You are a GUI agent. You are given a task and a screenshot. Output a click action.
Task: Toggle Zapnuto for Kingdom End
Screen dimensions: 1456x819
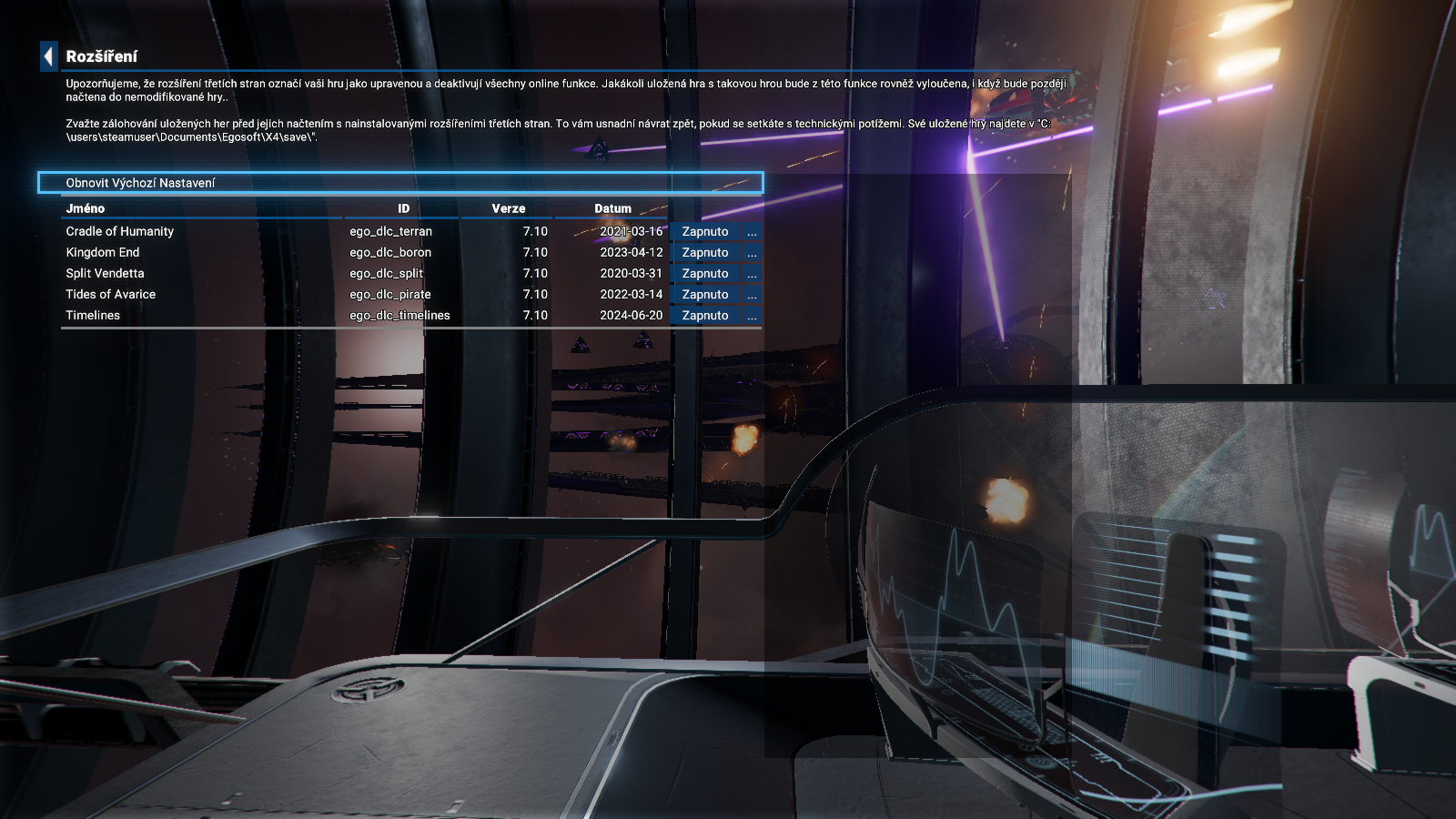(705, 253)
